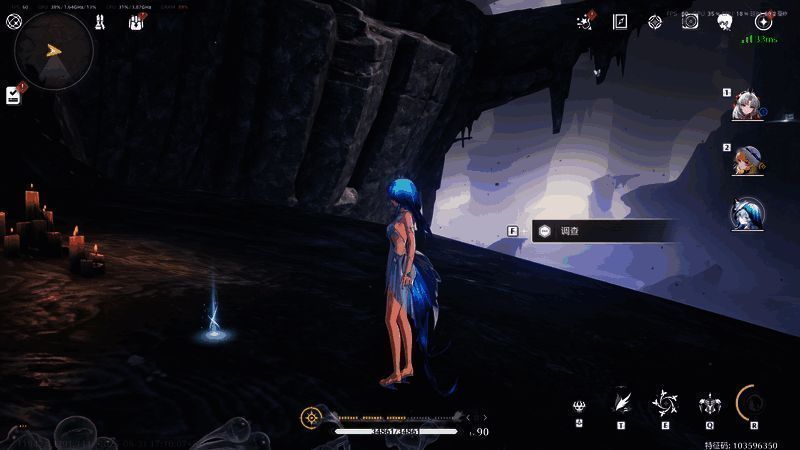Image resolution: width=800 pixels, height=450 pixels.
Task: Open the guidebook icon in the top bar
Action: 620,21
